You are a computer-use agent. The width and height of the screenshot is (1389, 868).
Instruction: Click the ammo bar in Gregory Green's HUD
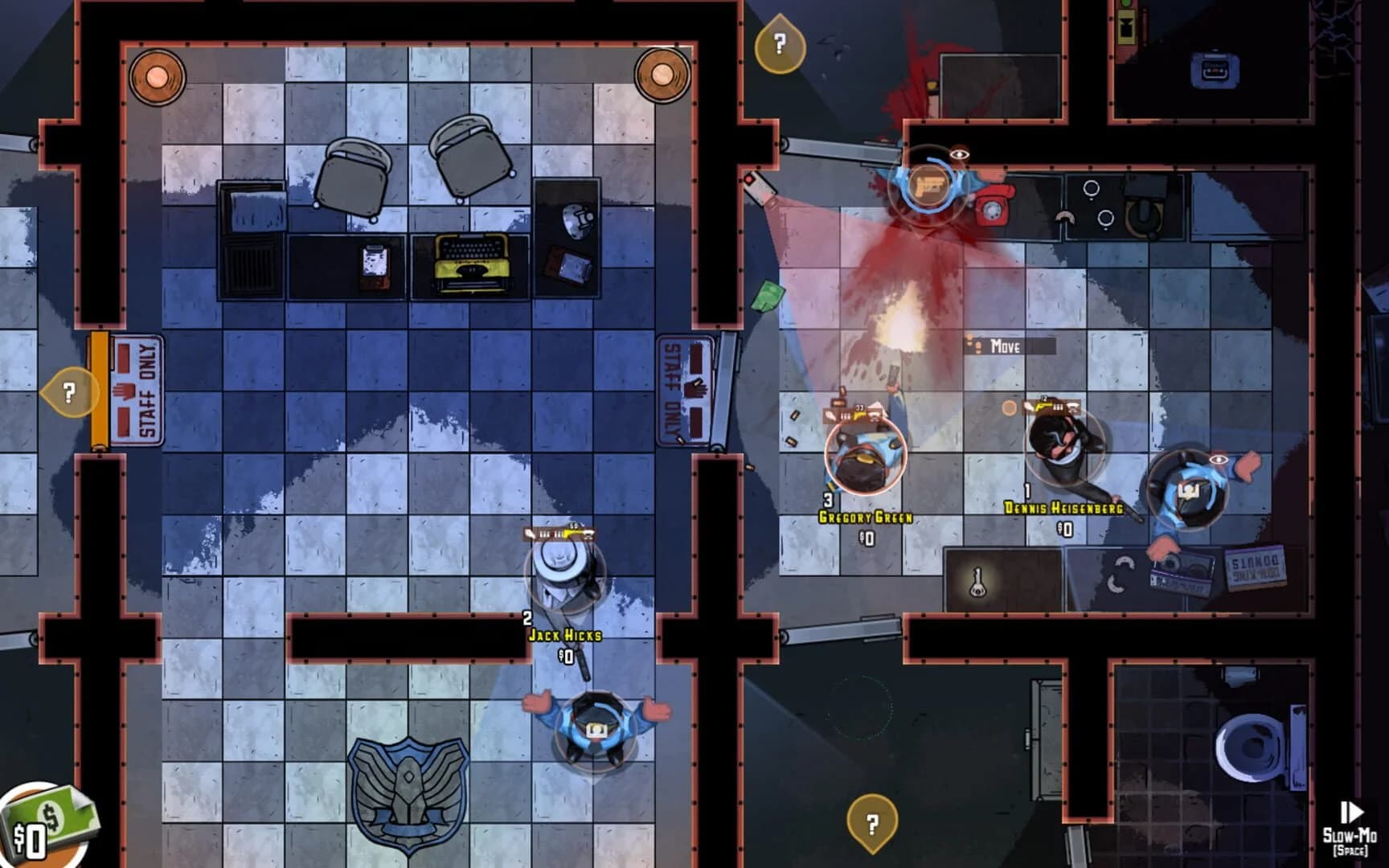846,416
